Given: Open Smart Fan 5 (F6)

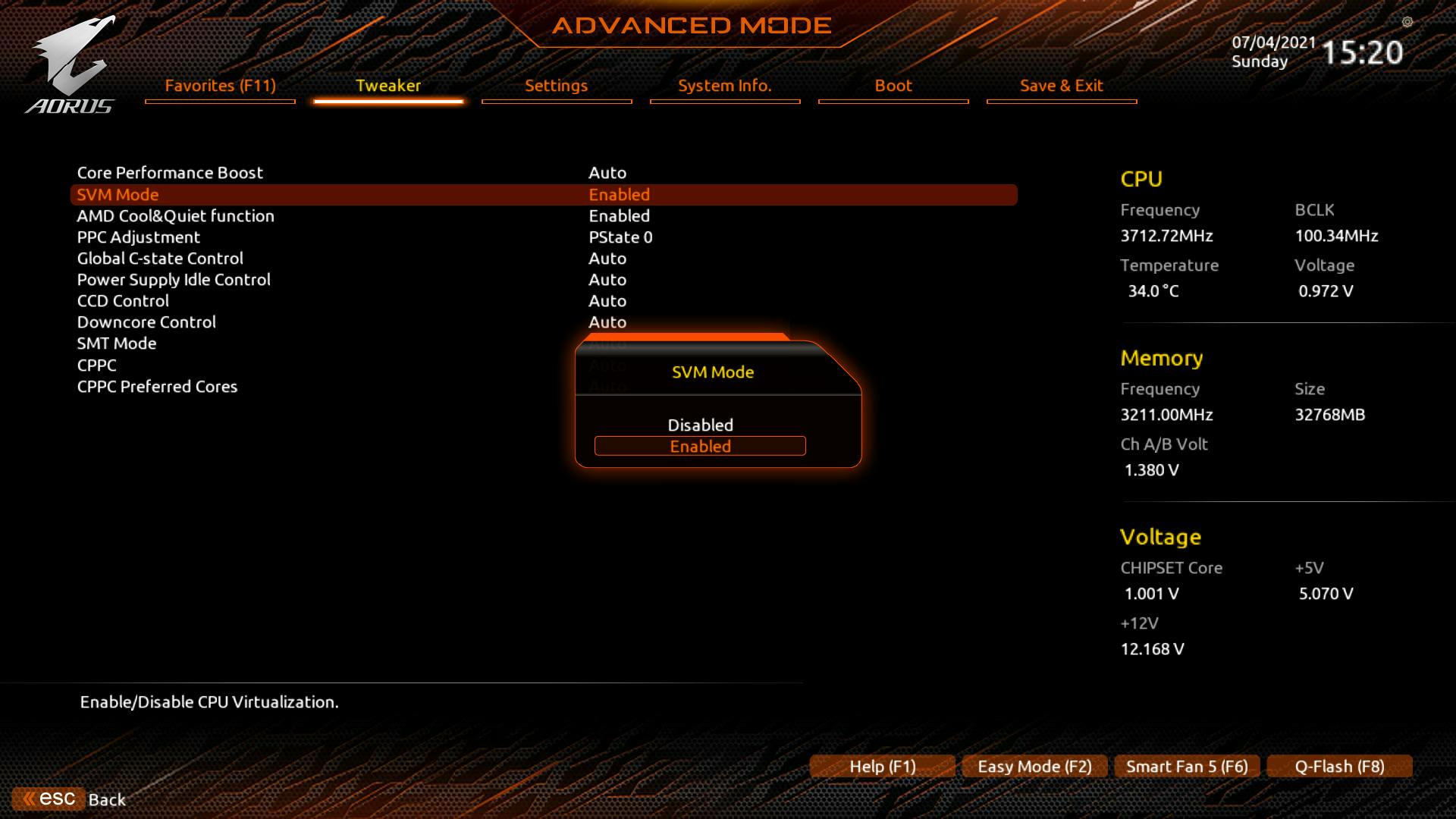Looking at the screenshot, I should pos(1187,767).
